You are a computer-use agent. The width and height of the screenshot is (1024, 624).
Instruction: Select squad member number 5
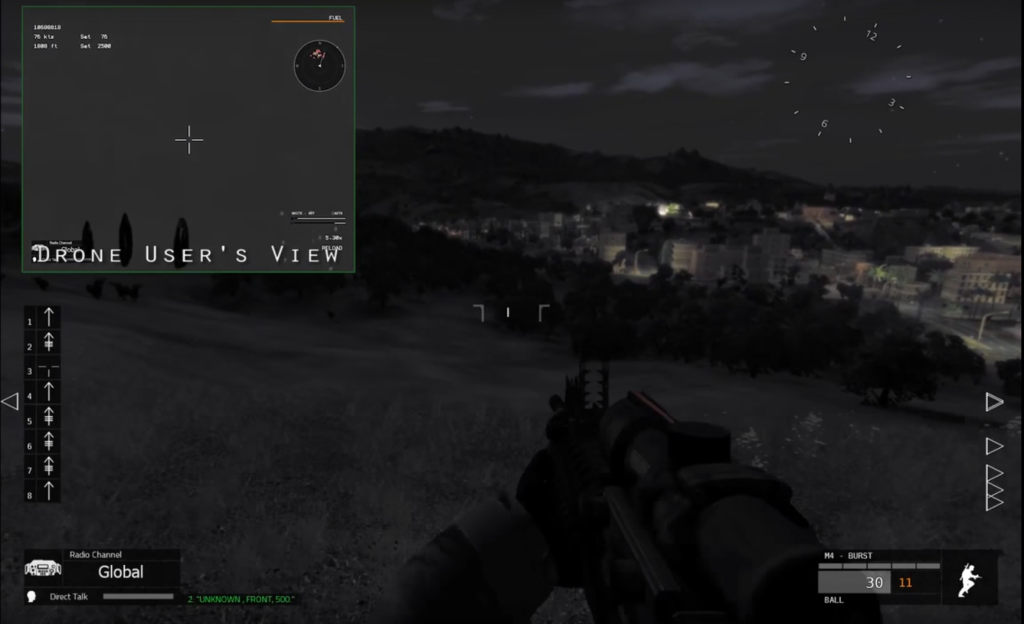[x=43, y=419]
